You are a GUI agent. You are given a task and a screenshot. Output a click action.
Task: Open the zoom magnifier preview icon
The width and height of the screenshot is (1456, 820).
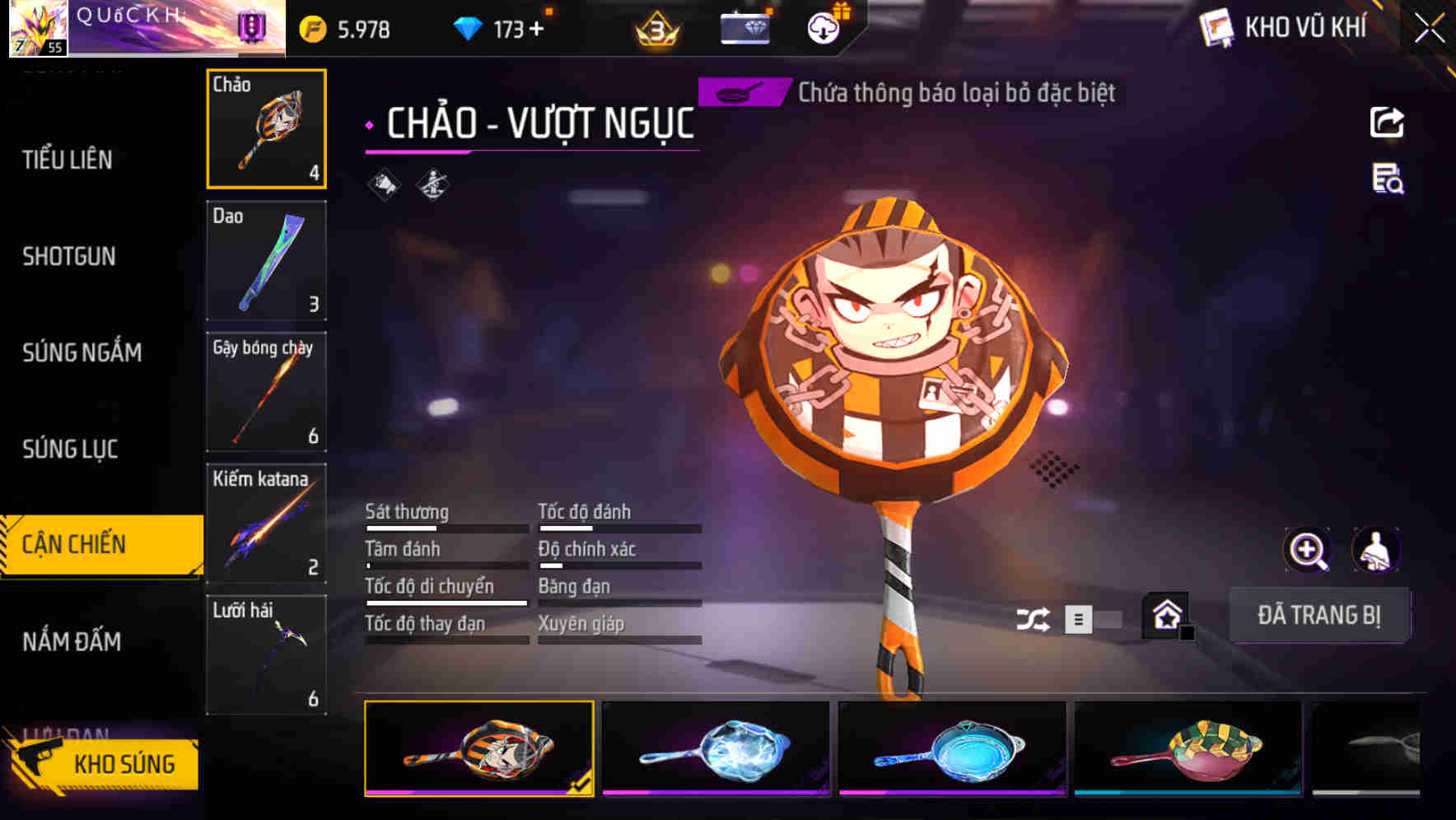tap(1306, 550)
